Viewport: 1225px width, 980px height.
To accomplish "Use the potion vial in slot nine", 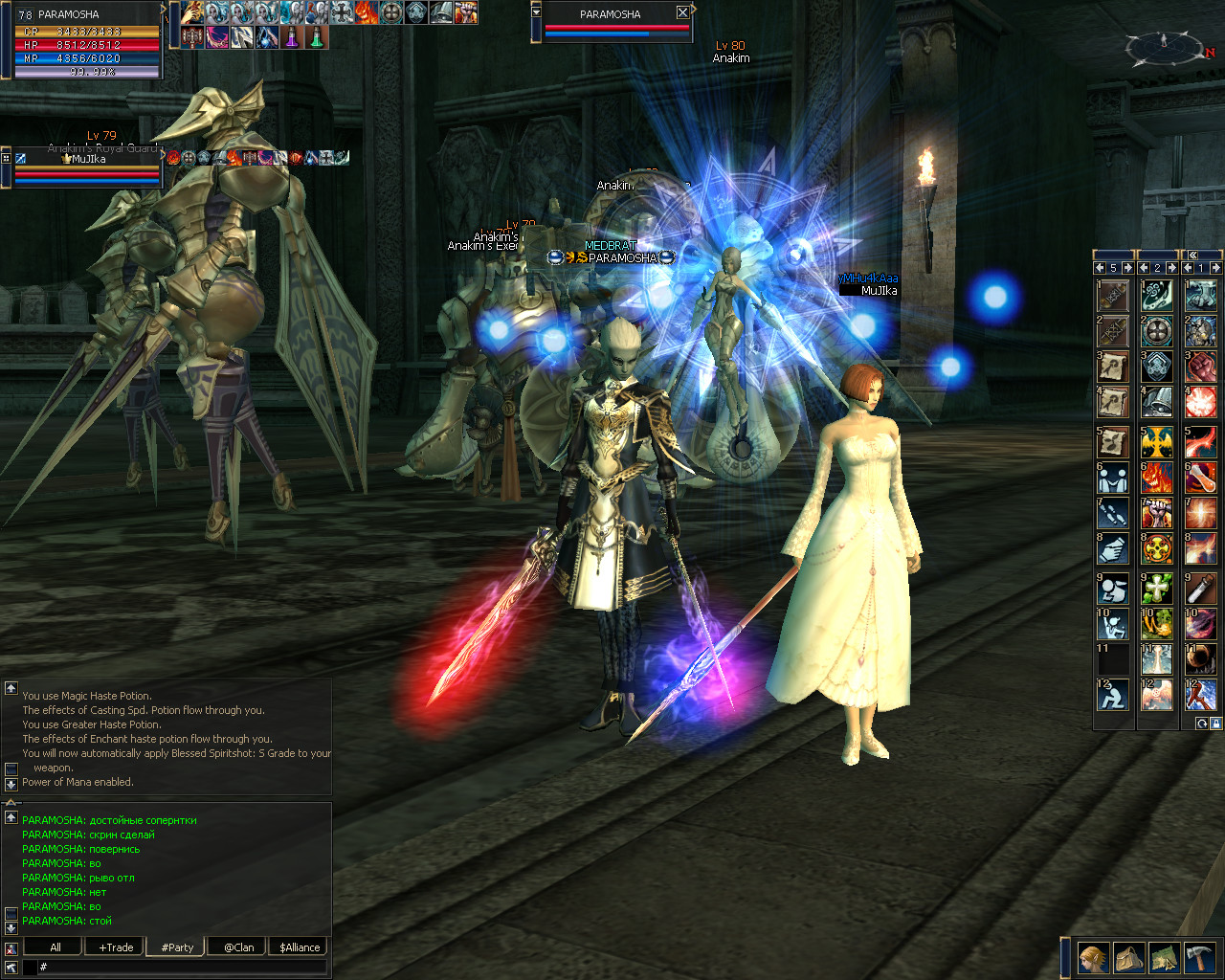I will coord(1200,588).
